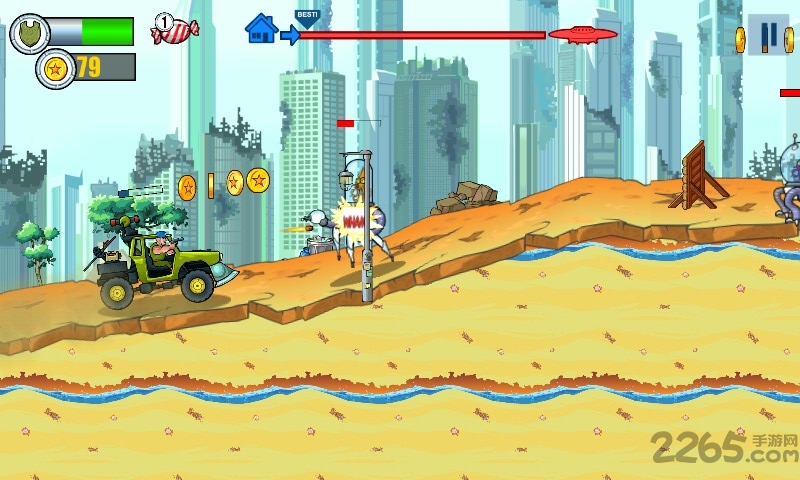The width and height of the screenshot is (800, 480).
Task: Pause the game with the pause button
Action: (x=768, y=37)
